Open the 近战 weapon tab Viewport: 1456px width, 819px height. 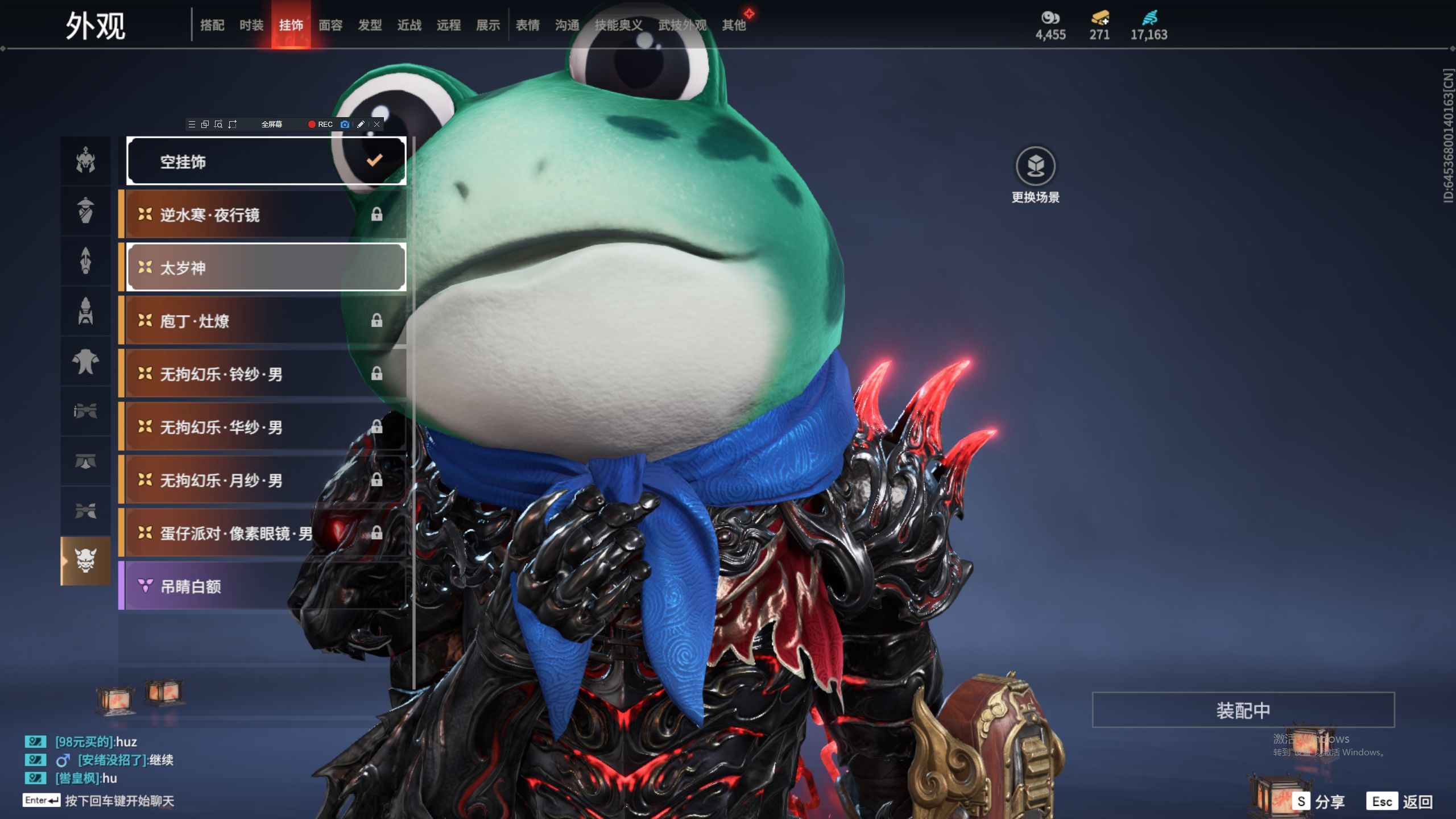409,25
